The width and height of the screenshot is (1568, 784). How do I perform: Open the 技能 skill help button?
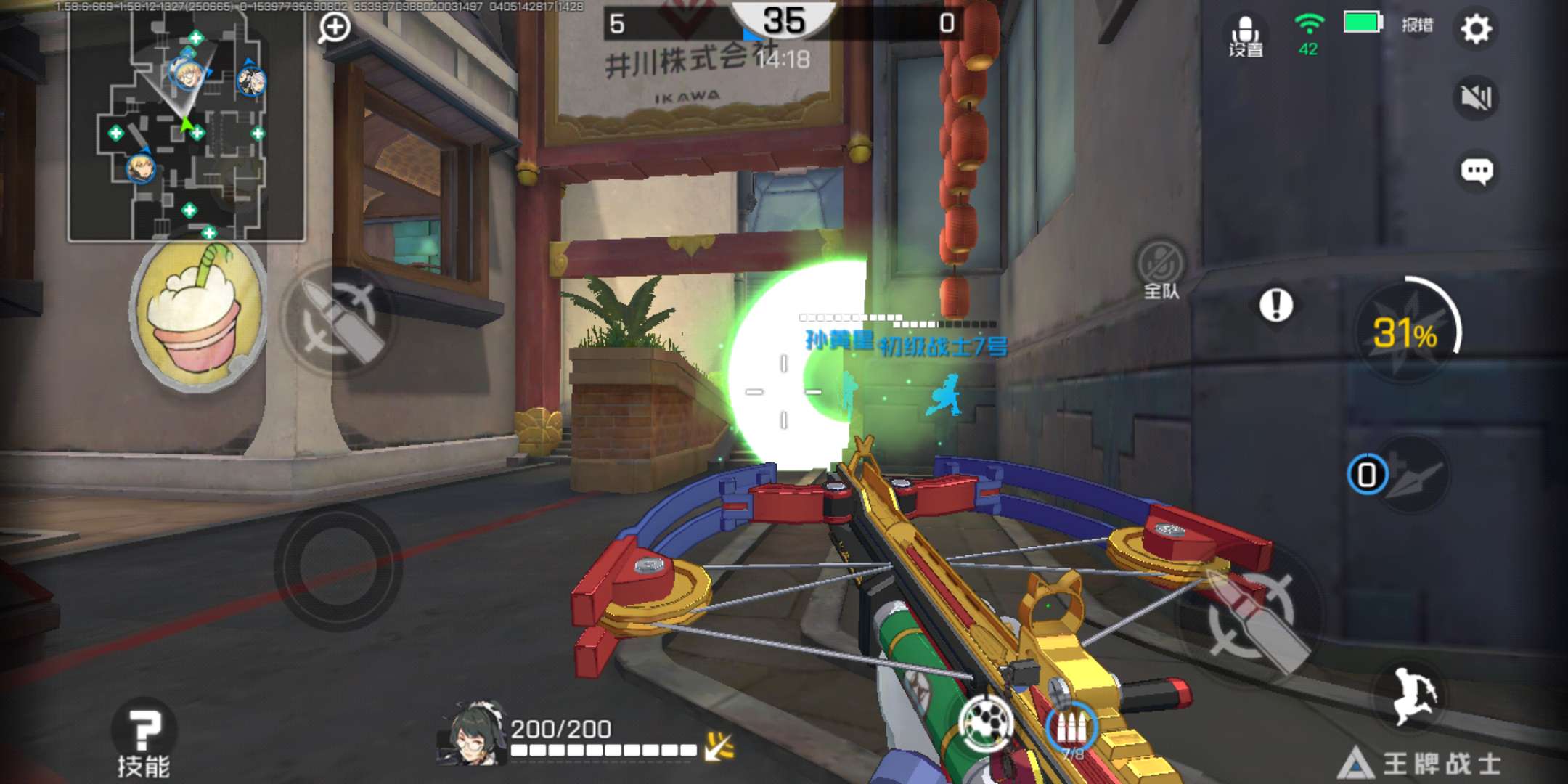click(x=144, y=739)
